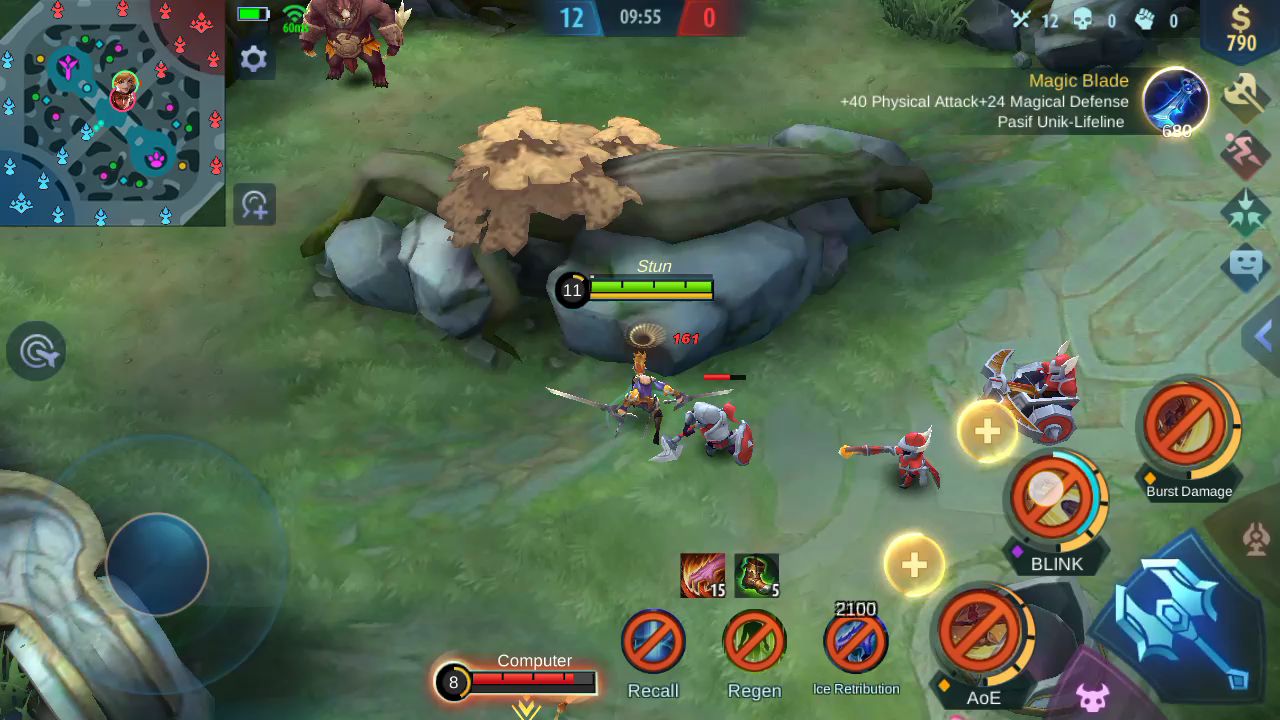Upgrade skill with plus icon beside BLINK
This screenshot has width=1280, height=720.
[987, 431]
